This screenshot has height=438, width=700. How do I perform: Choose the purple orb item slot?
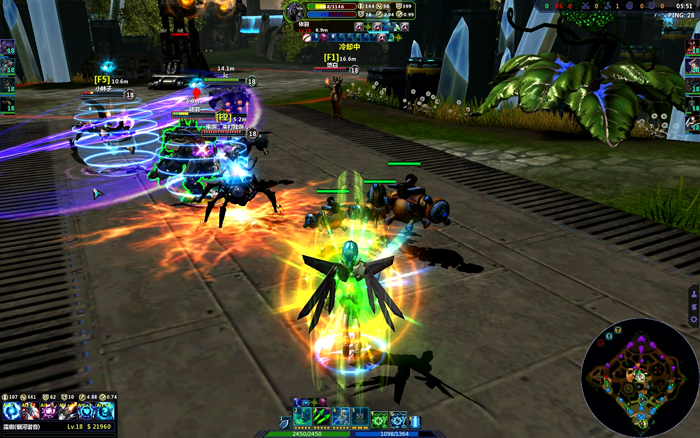50,411
